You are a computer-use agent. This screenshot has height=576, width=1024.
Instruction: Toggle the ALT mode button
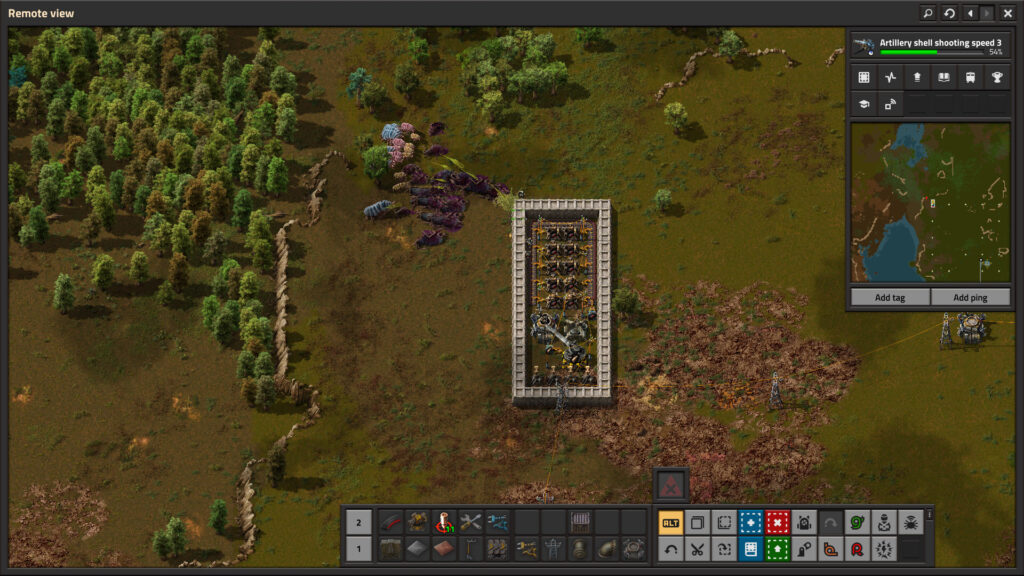tap(670, 522)
